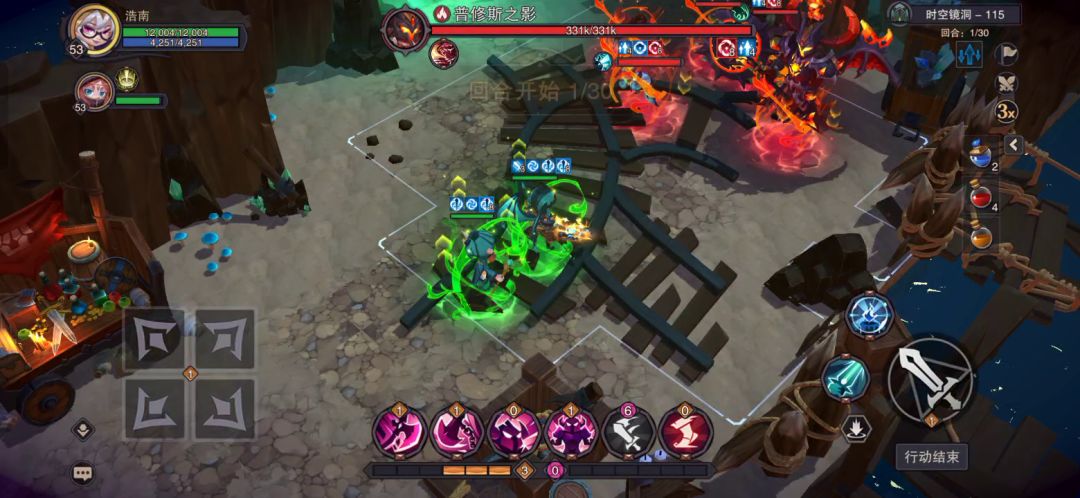Screen dimensions: 1080x498
Task: Collapse the potion panel with the arrow
Action: (1013, 146)
